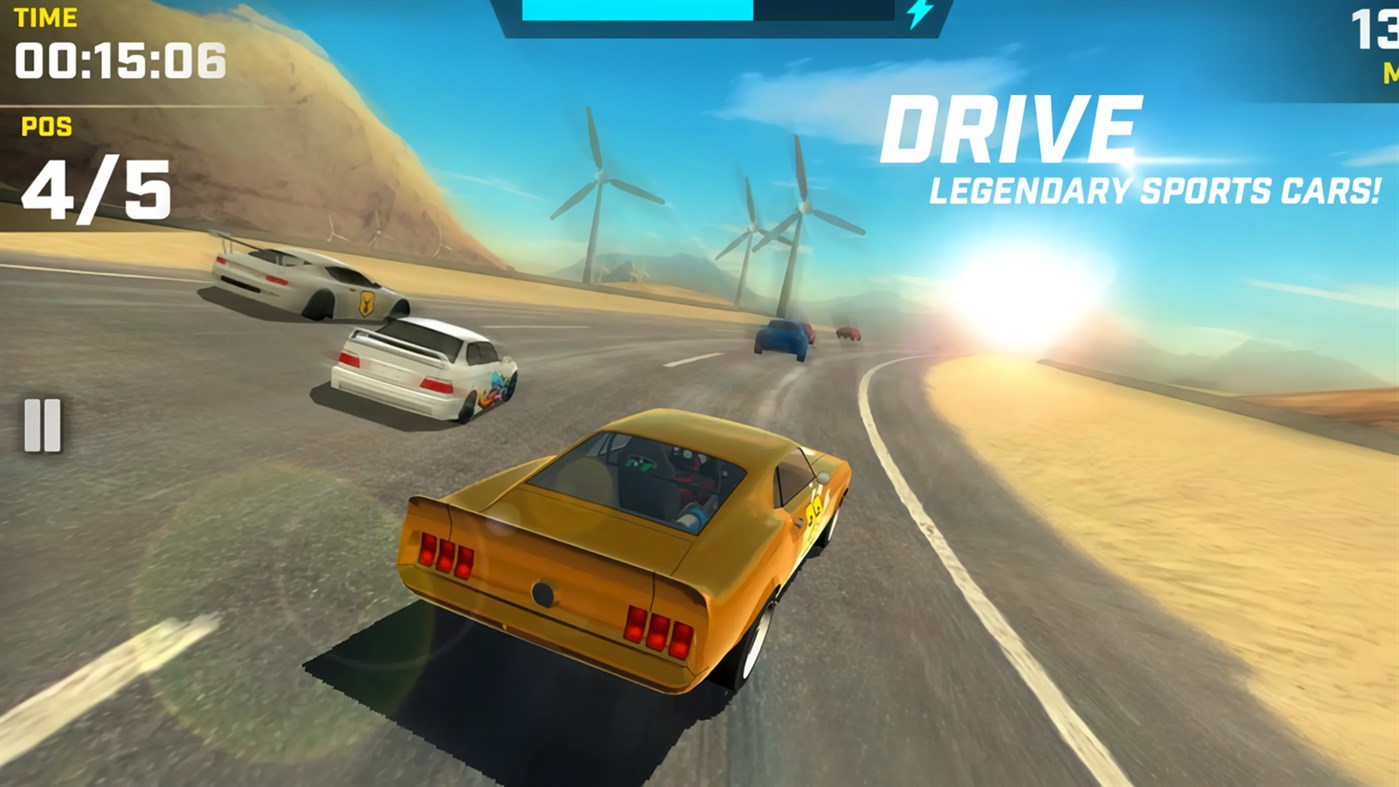Tap the TIME label icon area
This screenshot has height=787, width=1399.
[48, 15]
